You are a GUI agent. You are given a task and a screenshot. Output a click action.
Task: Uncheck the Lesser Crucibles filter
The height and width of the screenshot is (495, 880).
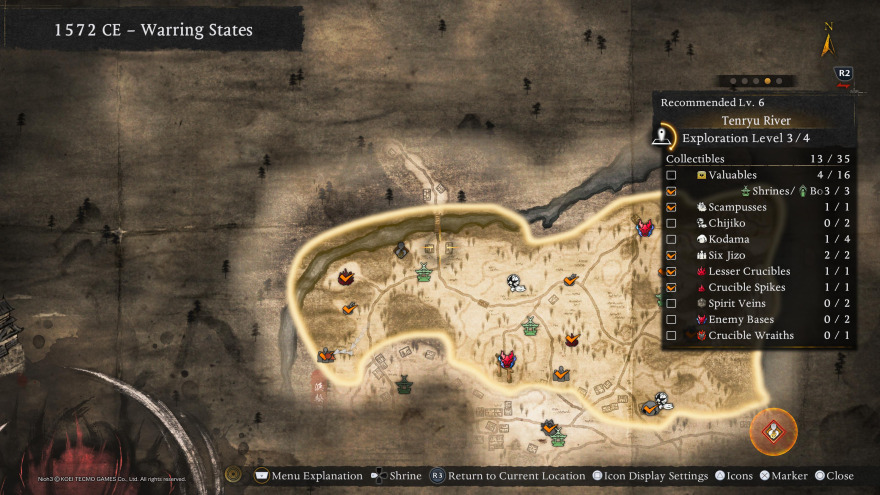click(x=671, y=271)
